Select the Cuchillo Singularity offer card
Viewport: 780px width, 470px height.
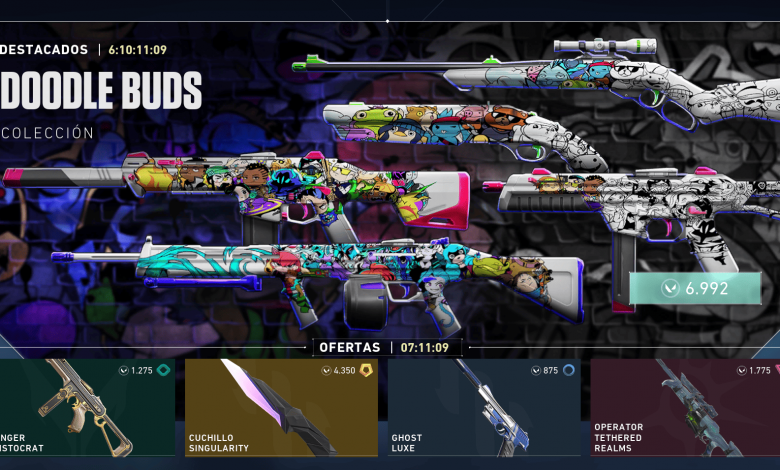(x=281, y=408)
